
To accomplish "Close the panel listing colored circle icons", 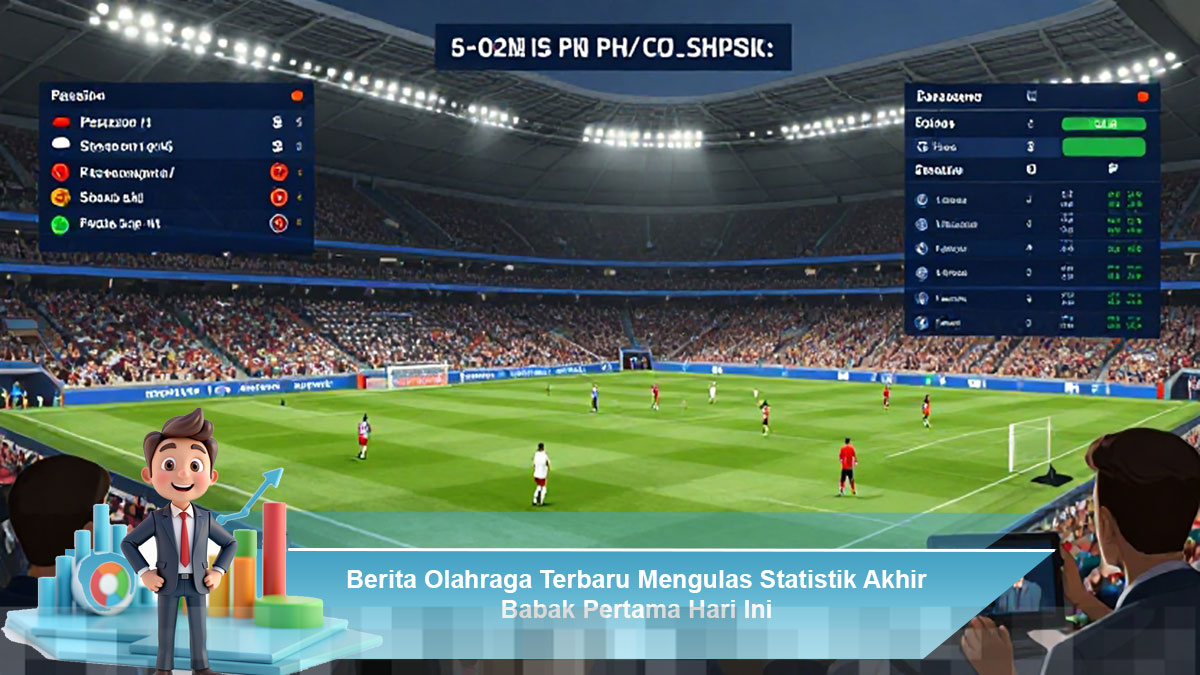I will click(x=296, y=96).
